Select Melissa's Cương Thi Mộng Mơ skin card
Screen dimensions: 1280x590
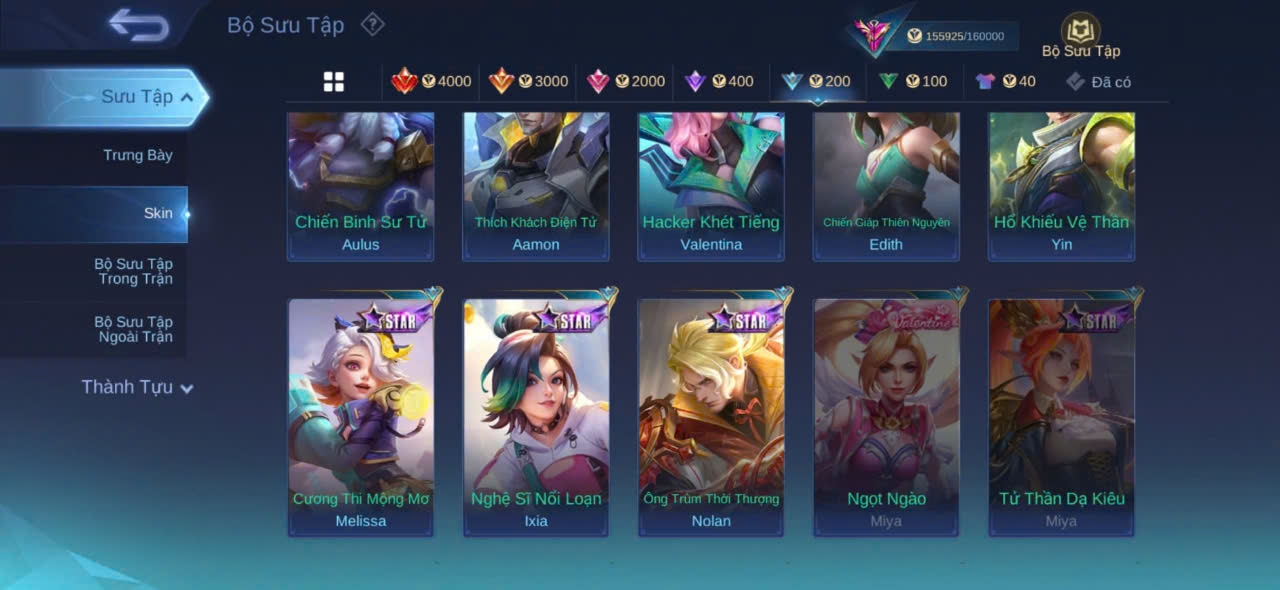point(361,416)
